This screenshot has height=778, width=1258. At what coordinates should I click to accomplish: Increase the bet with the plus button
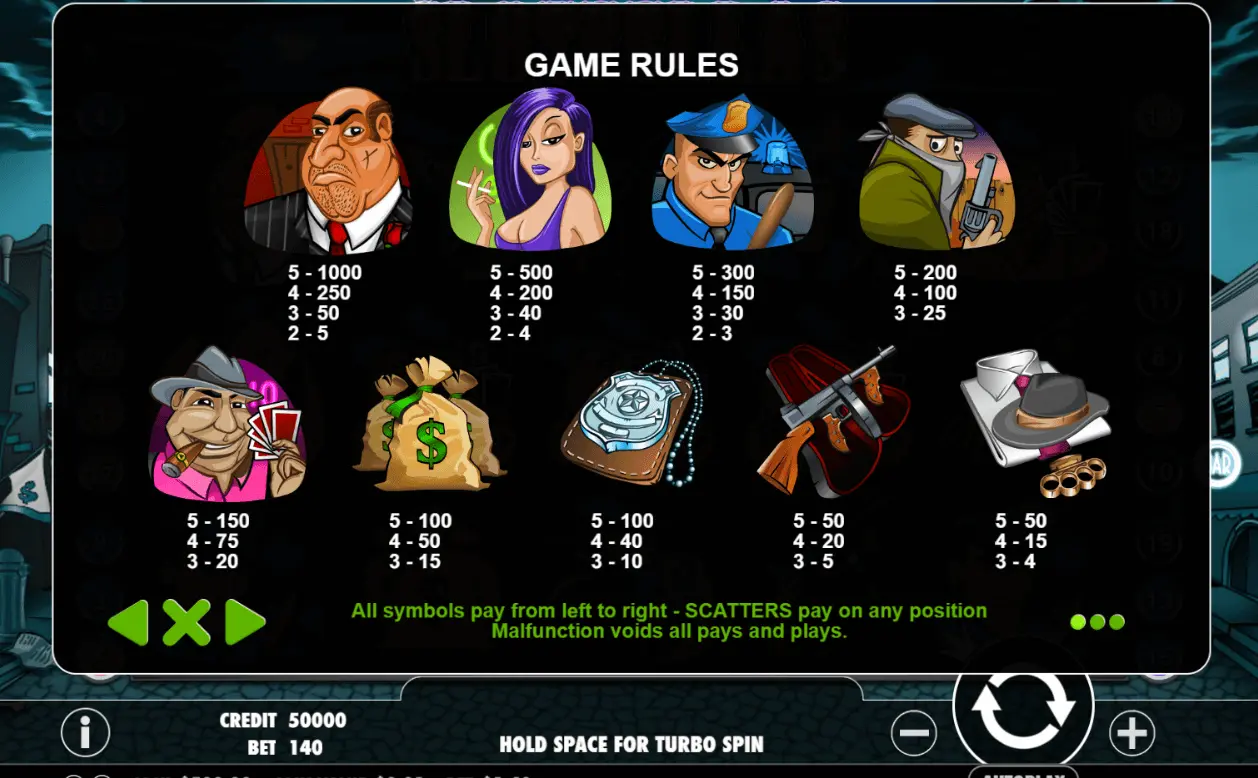click(1131, 733)
